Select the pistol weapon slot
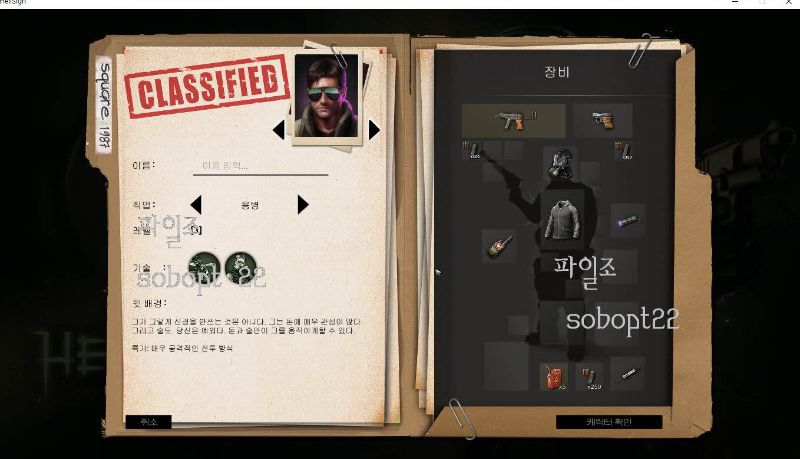Image resolution: width=800 pixels, height=459 pixels. click(x=602, y=120)
